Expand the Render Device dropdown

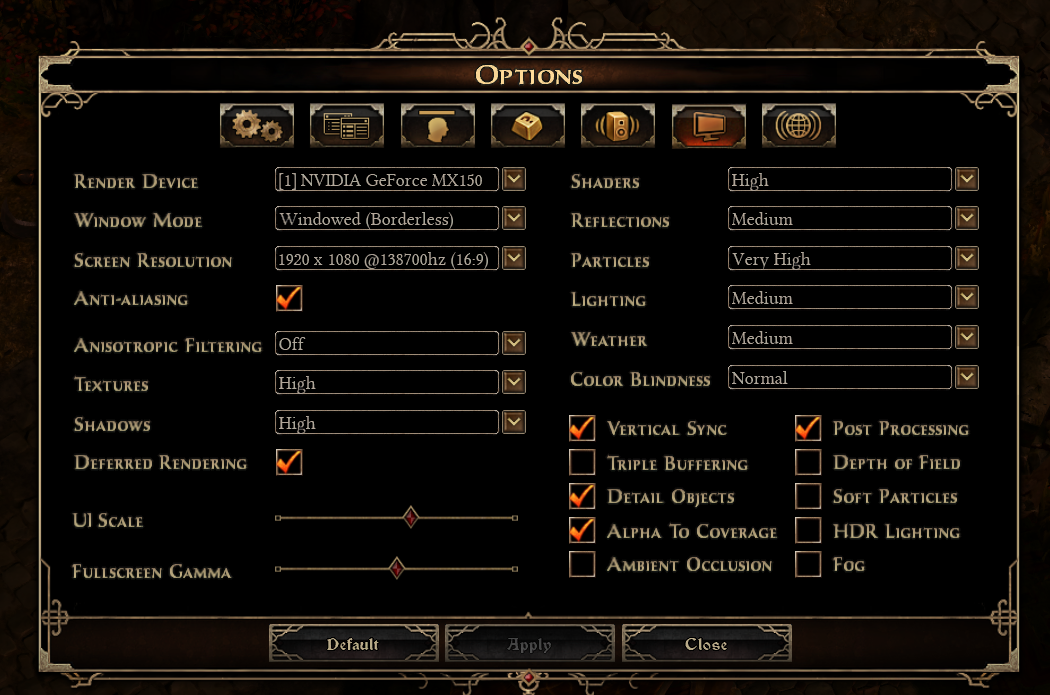514,180
